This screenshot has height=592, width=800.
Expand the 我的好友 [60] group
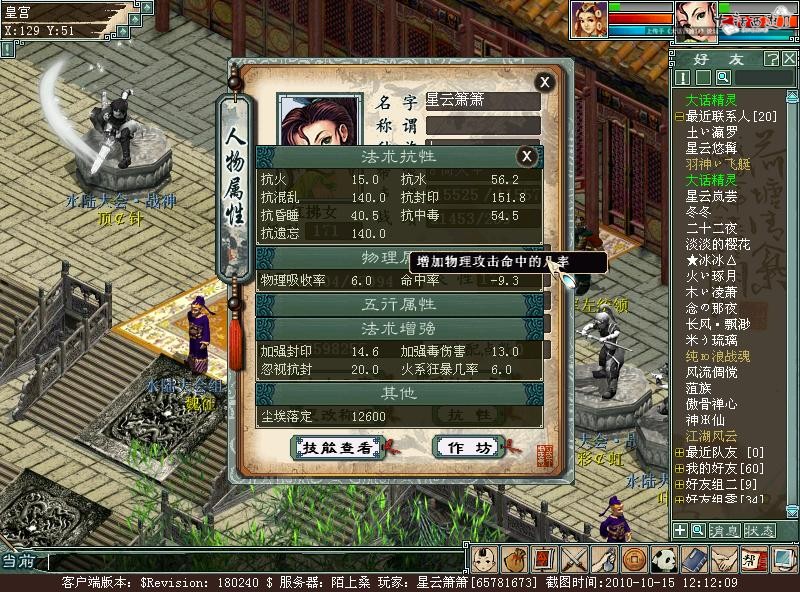click(x=680, y=468)
